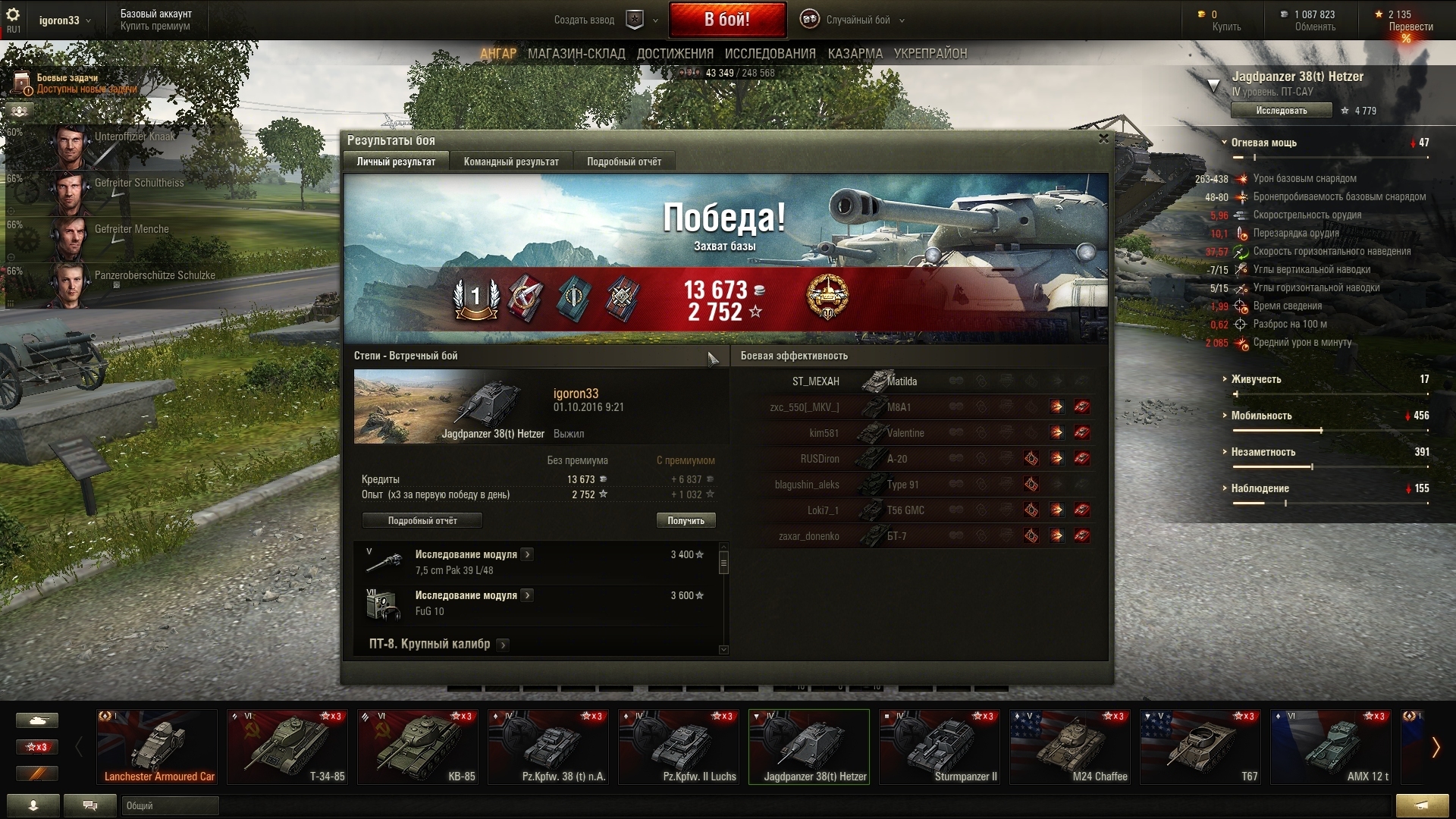Open the УКРЕПРАЙОН menu
The height and width of the screenshot is (819, 1456).
pos(930,54)
